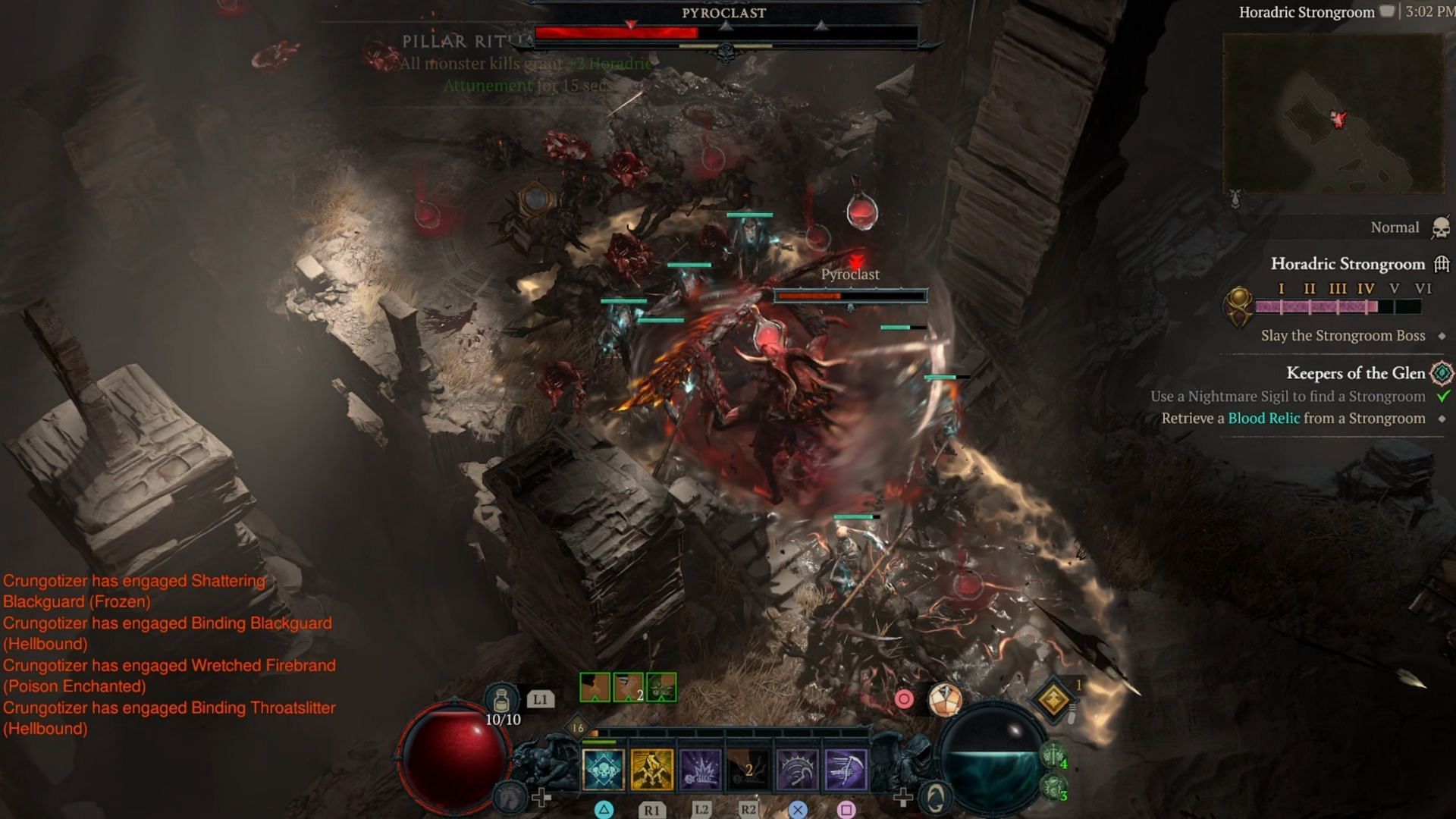Click the round orange-and-white emote wheel icon
The height and width of the screenshot is (819, 1456).
(945, 699)
